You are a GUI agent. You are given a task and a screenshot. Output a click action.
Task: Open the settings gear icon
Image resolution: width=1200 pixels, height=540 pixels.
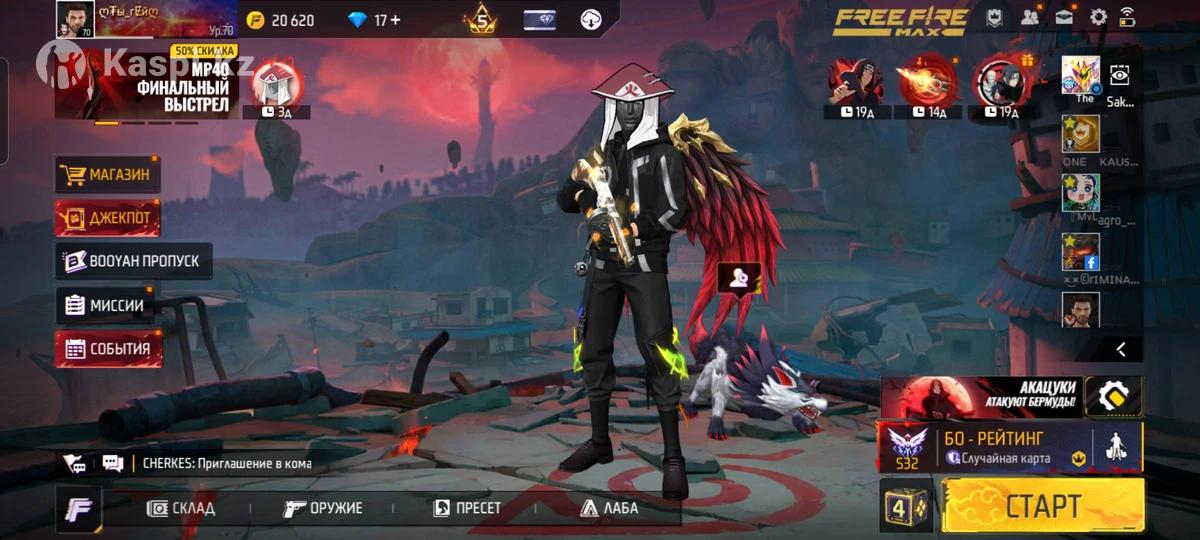click(1098, 17)
